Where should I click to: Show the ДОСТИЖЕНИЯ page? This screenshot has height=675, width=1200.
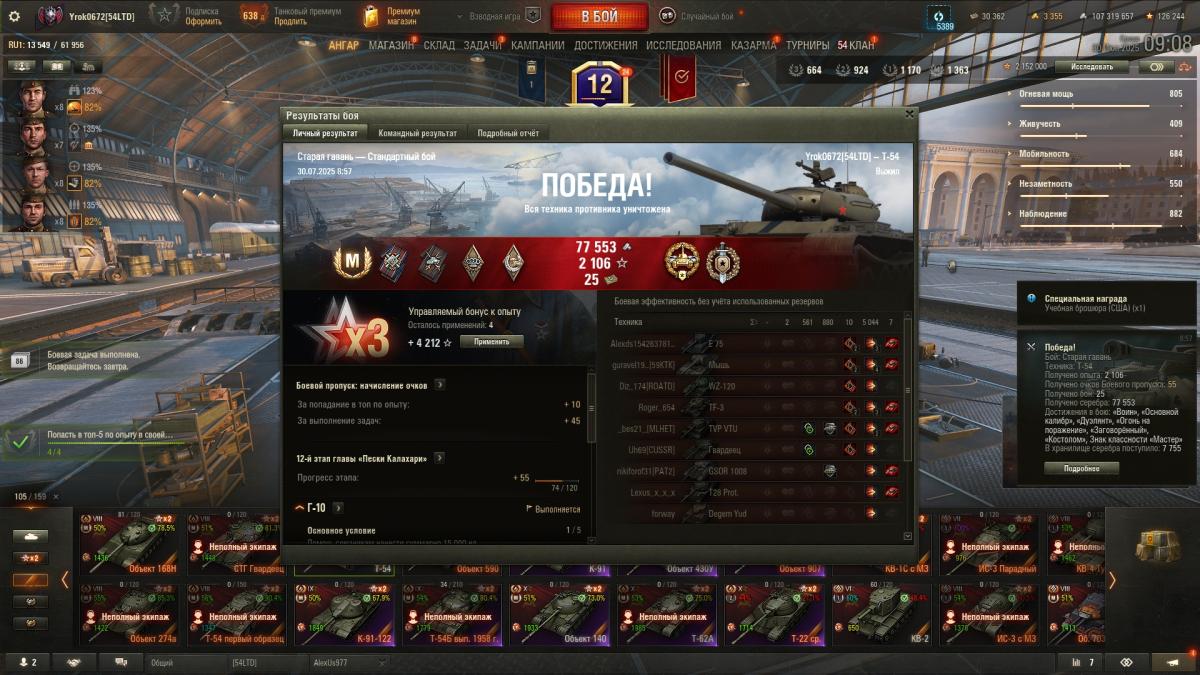coord(606,45)
